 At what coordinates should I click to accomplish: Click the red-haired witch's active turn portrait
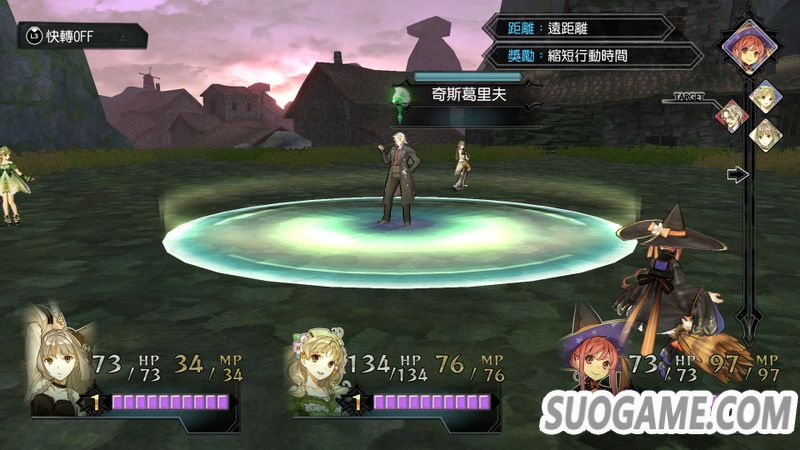click(x=747, y=44)
